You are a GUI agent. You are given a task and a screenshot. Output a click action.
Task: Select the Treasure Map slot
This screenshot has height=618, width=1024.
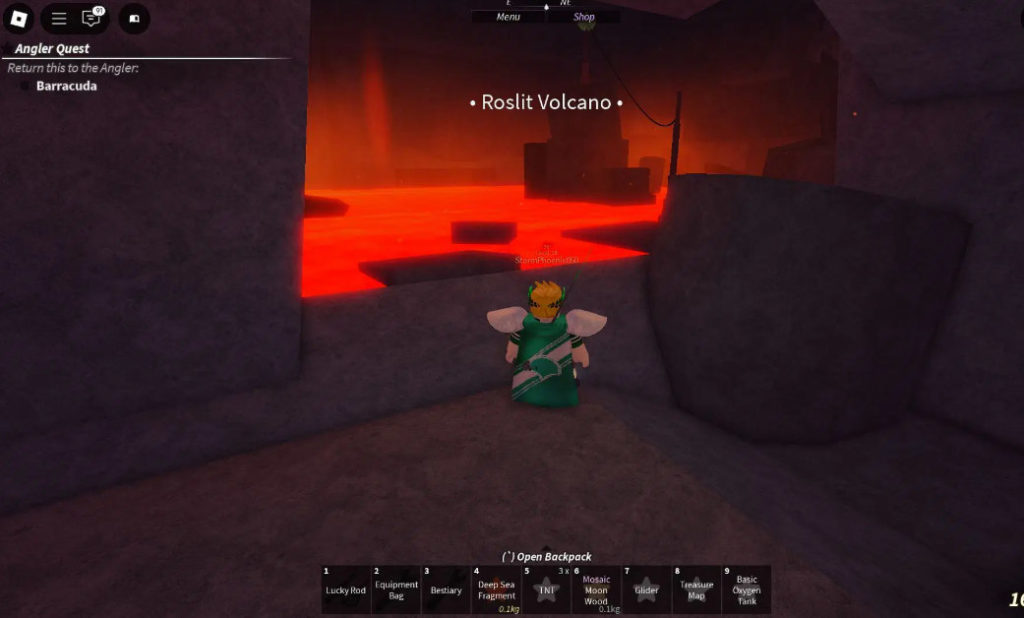tap(696, 590)
